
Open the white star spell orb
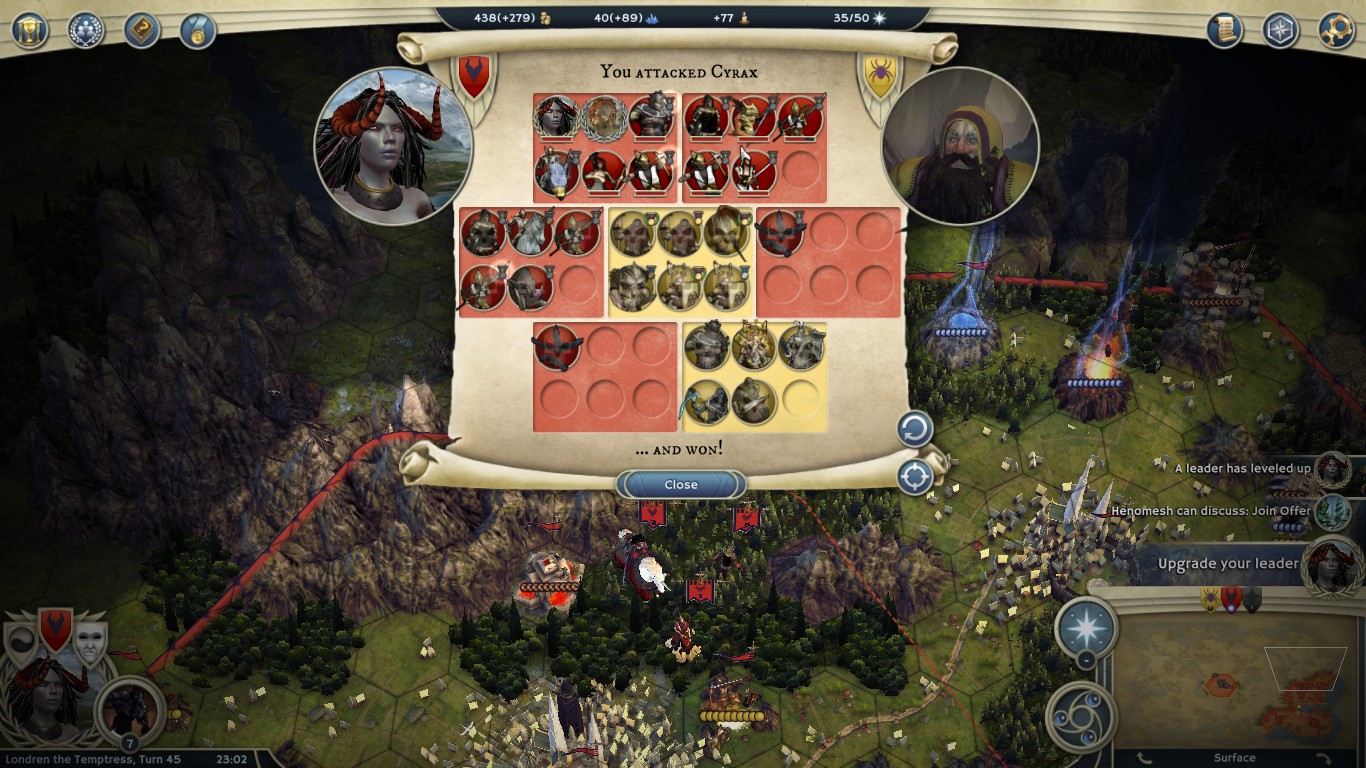click(x=1086, y=626)
